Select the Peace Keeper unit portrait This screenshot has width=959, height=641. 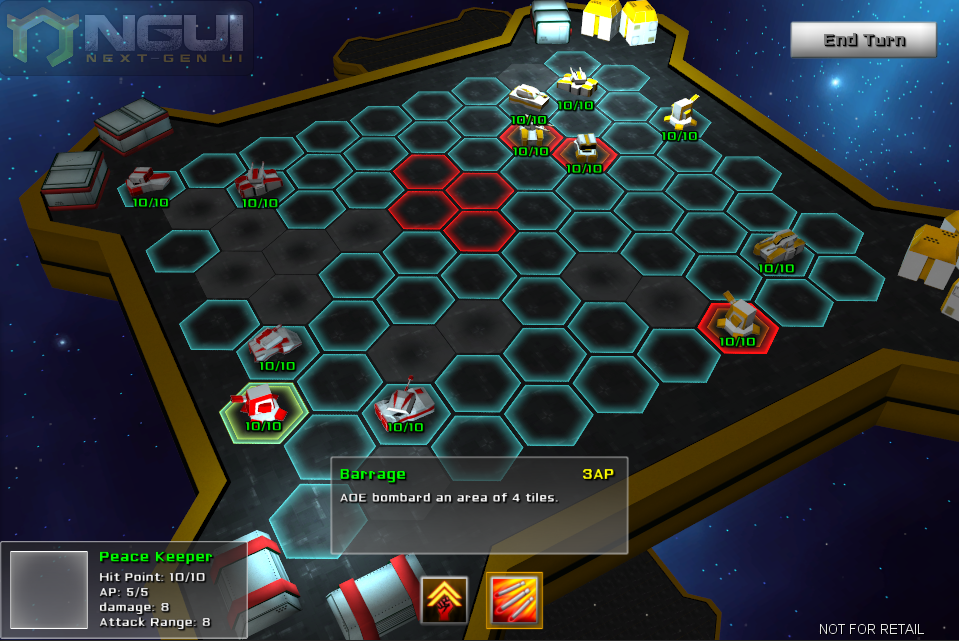[49, 590]
